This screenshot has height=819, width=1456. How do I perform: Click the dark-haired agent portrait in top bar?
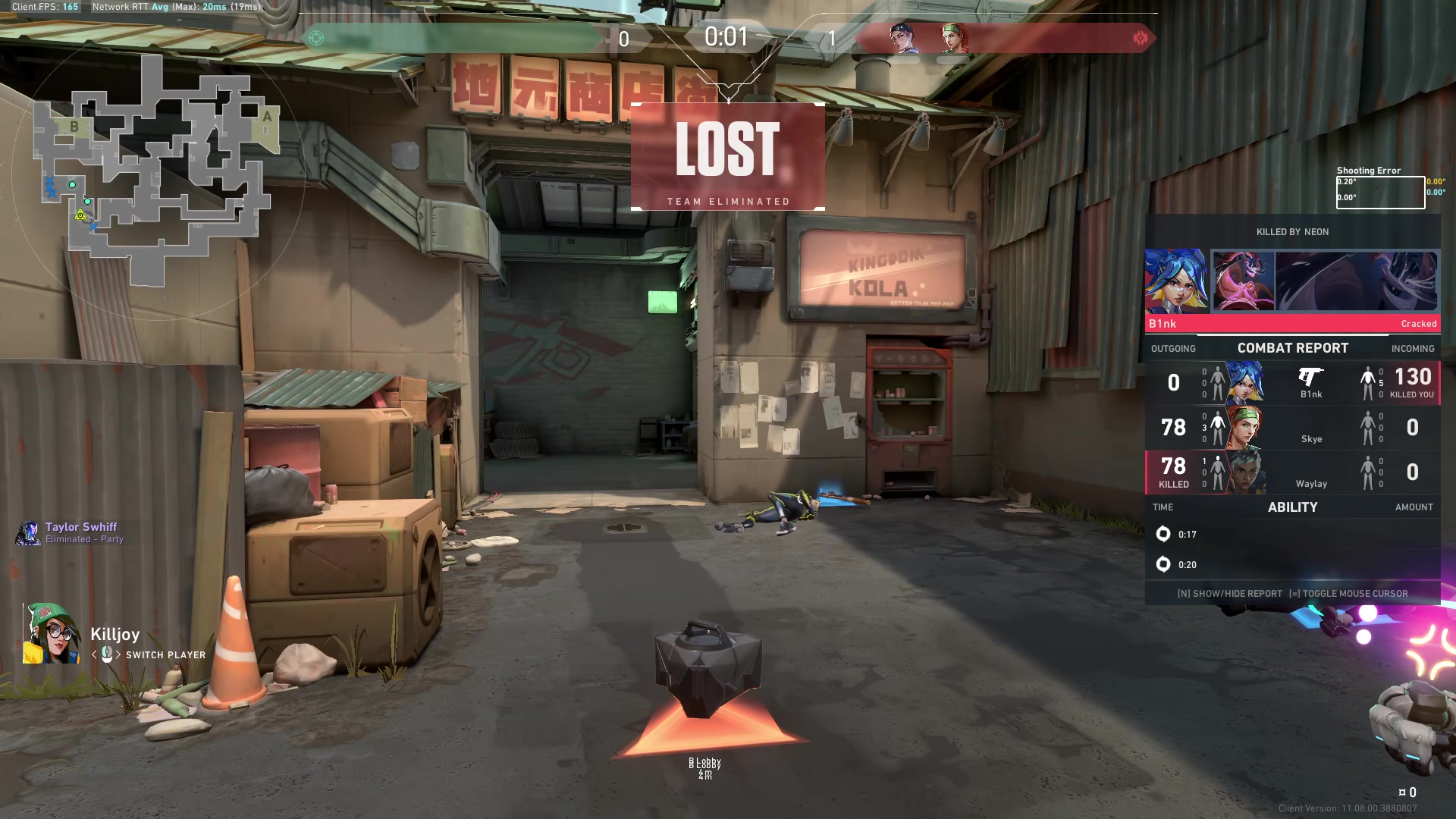(x=904, y=38)
